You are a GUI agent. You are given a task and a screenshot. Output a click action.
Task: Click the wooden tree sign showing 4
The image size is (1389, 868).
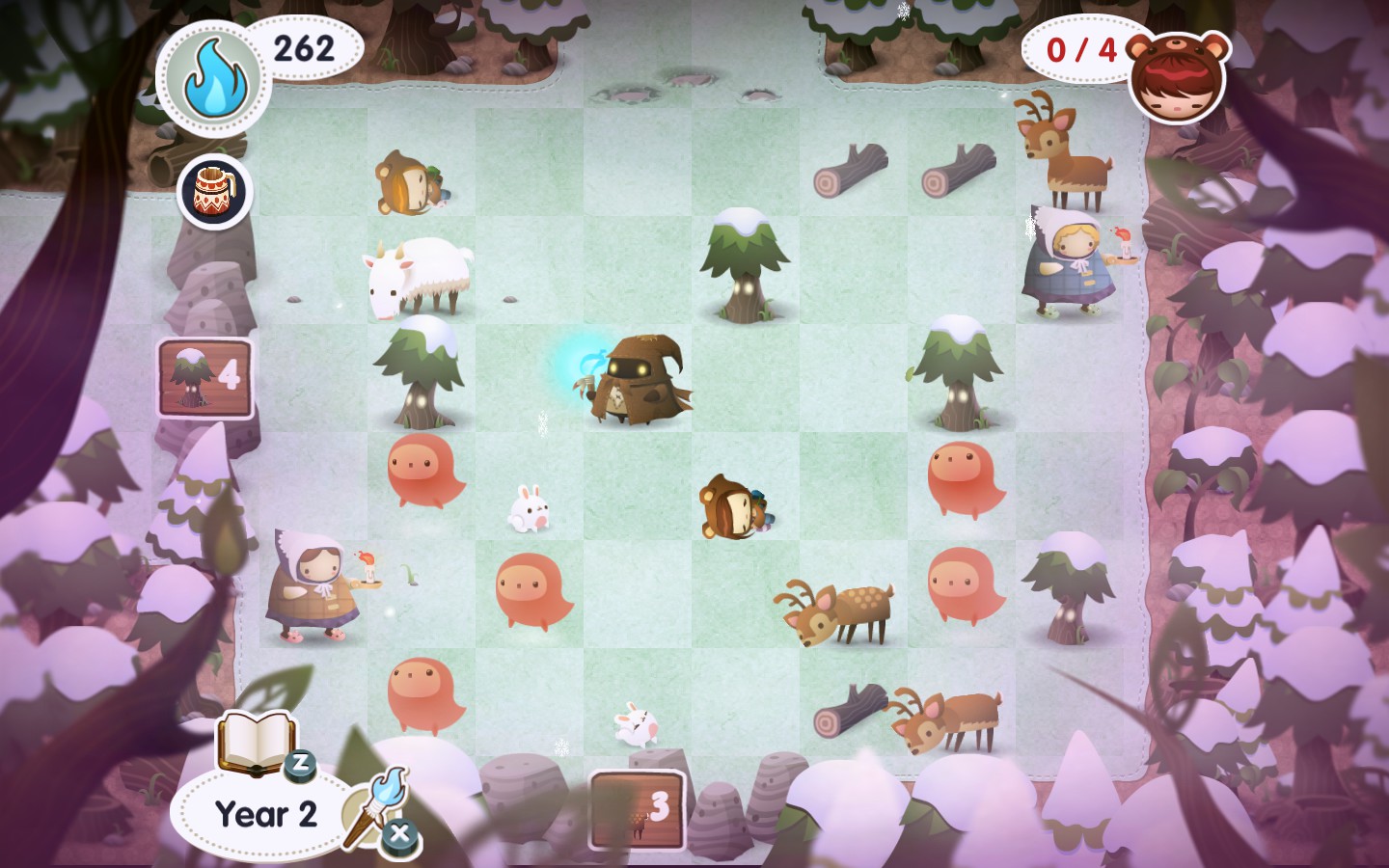point(205,377)
